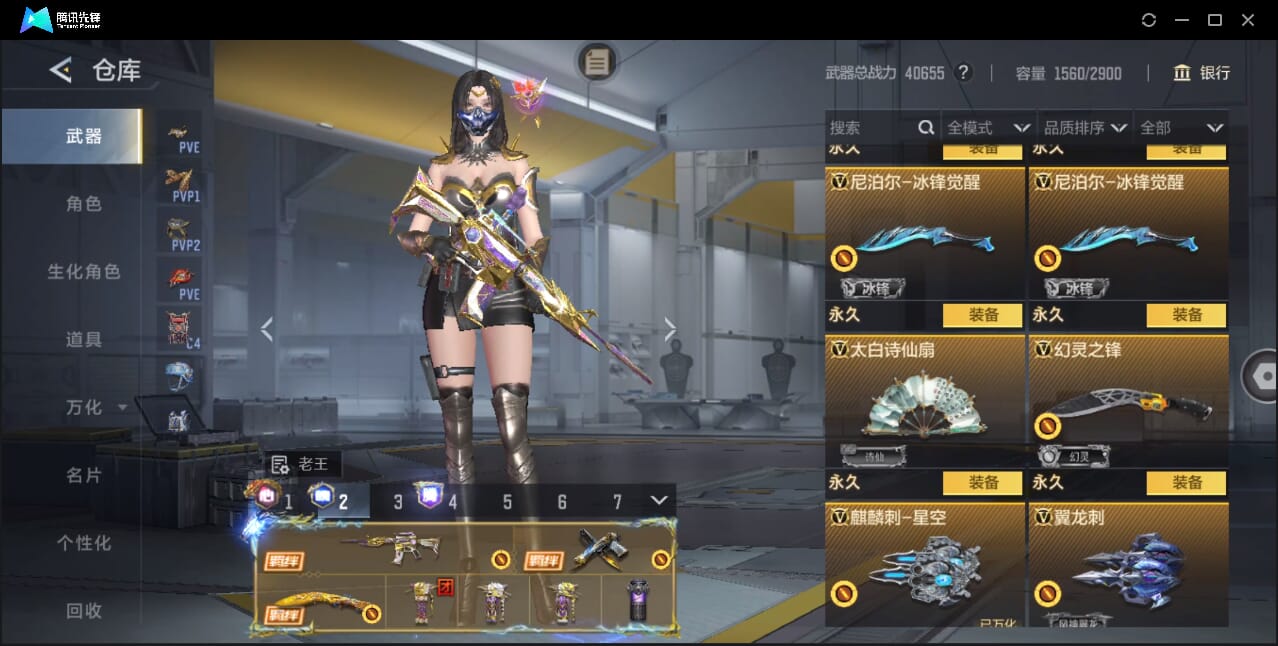This screenshot has width=1278, height=646.
Task: Go back from the 仓库 screen
Action: click(61, 70)
